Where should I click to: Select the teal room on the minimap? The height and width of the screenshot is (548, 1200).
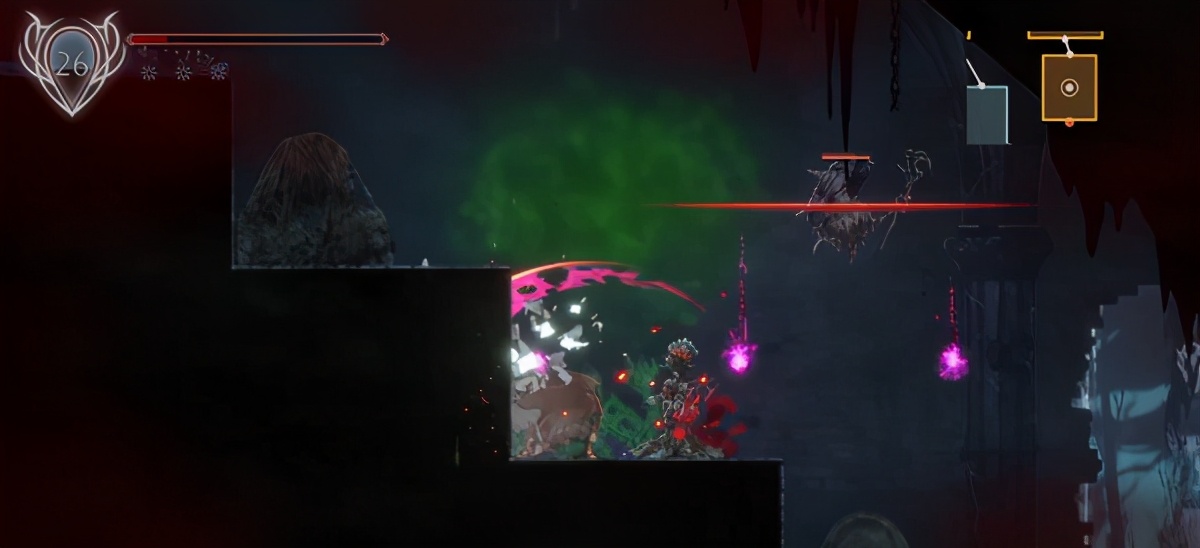(987, 114)
